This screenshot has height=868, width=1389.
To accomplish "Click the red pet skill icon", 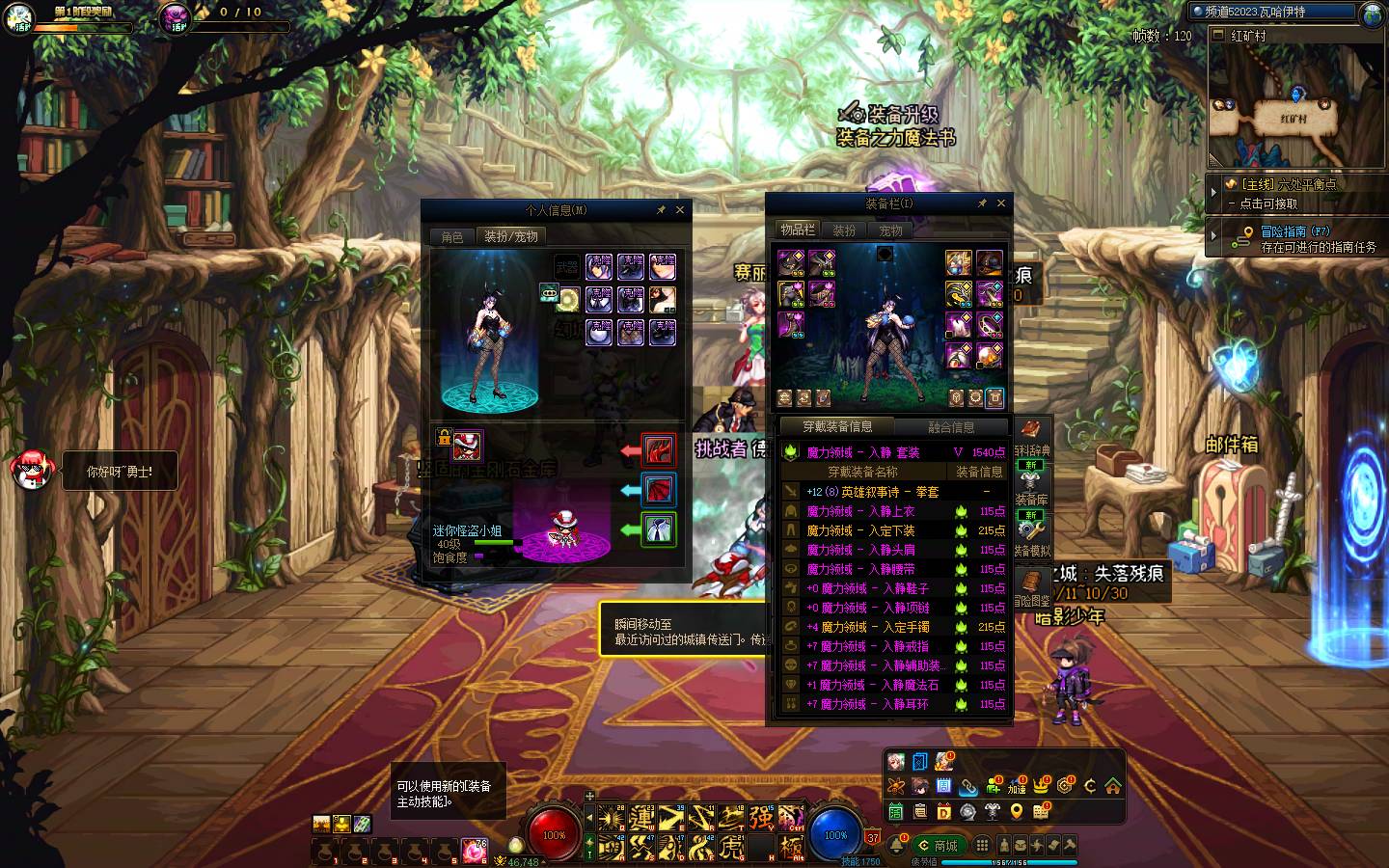I will (659, 449).
